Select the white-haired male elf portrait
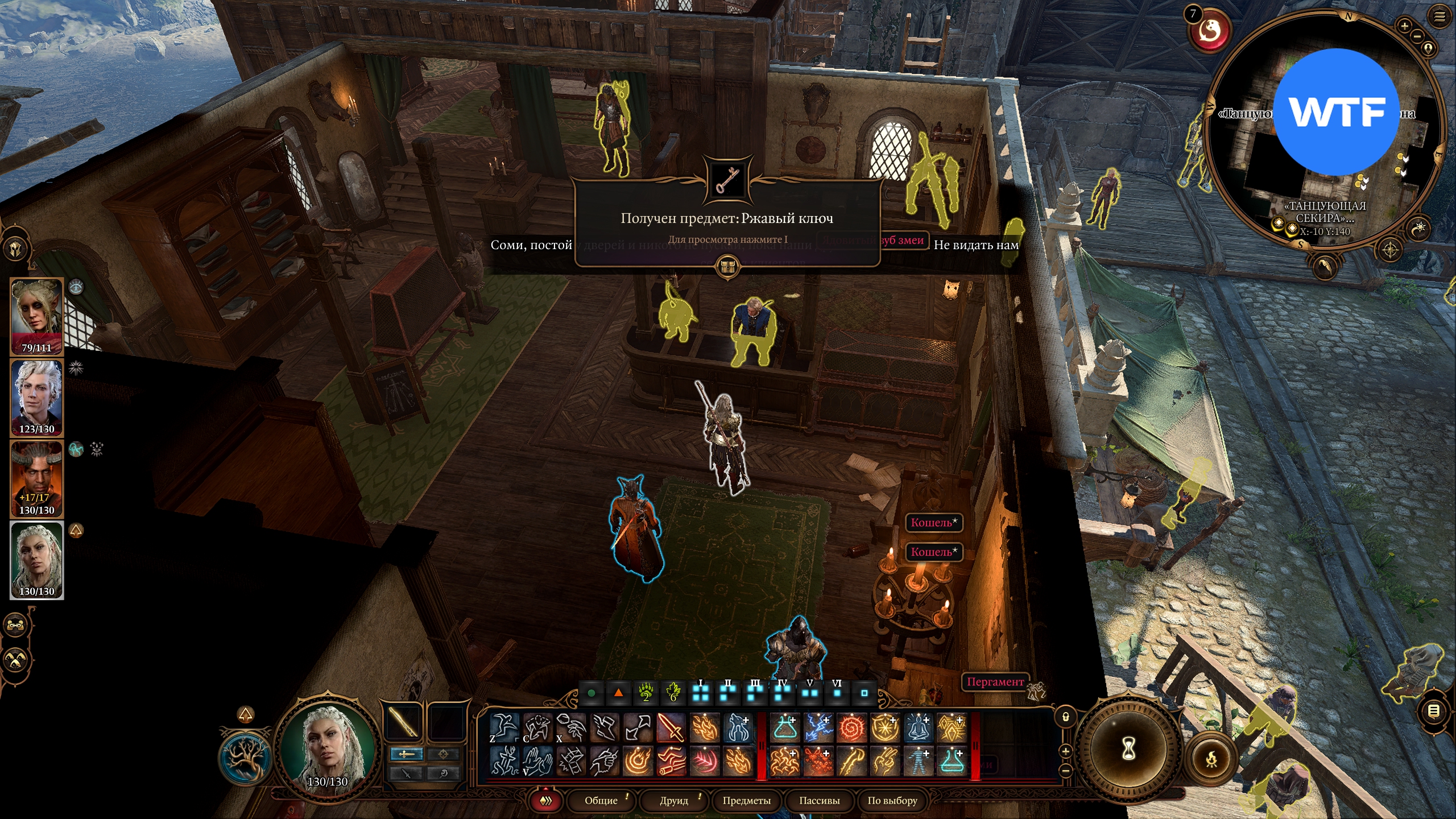The height and width of the screenshot is (819, 1456). 37,398
